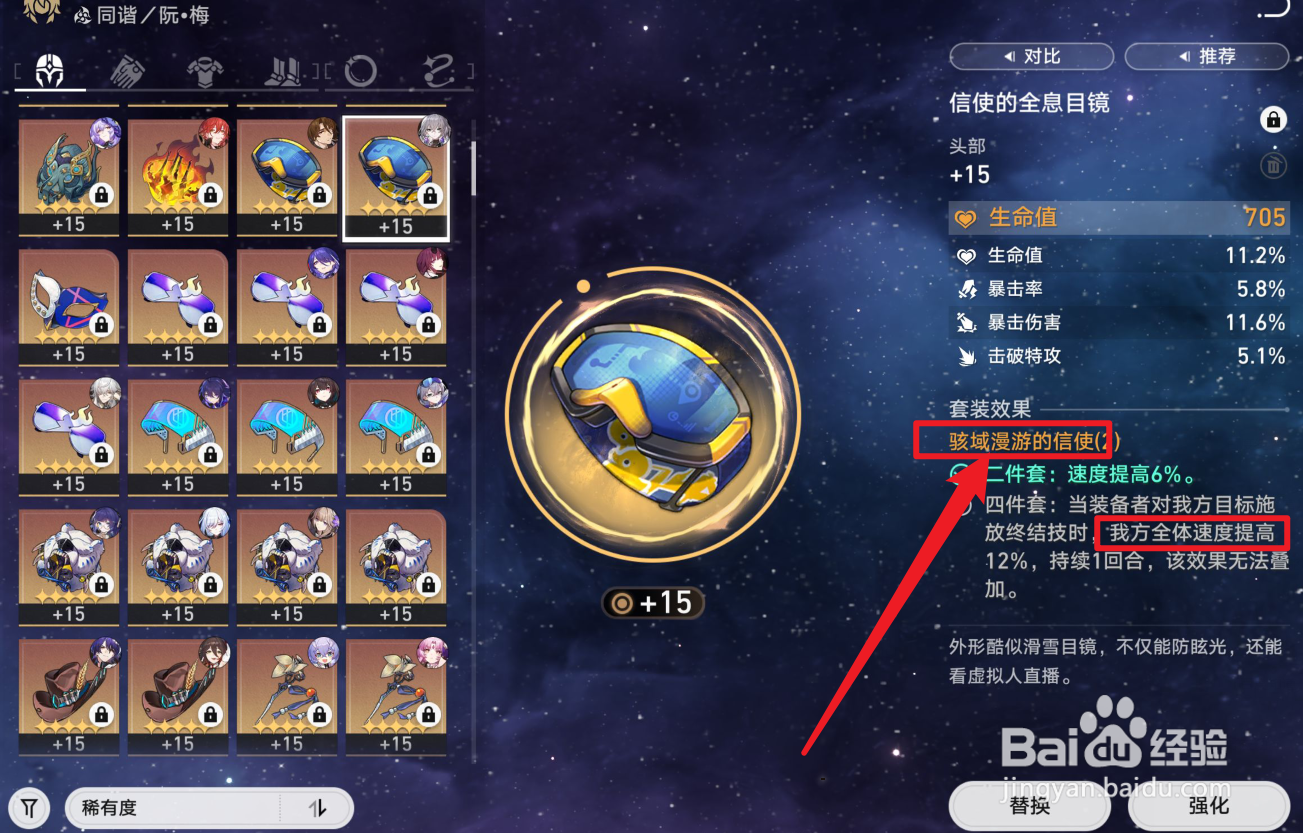Toggle the lock on 信使的全息目镜
The height and width of the screenshot is (833, 1303).
click(1273, 117)
